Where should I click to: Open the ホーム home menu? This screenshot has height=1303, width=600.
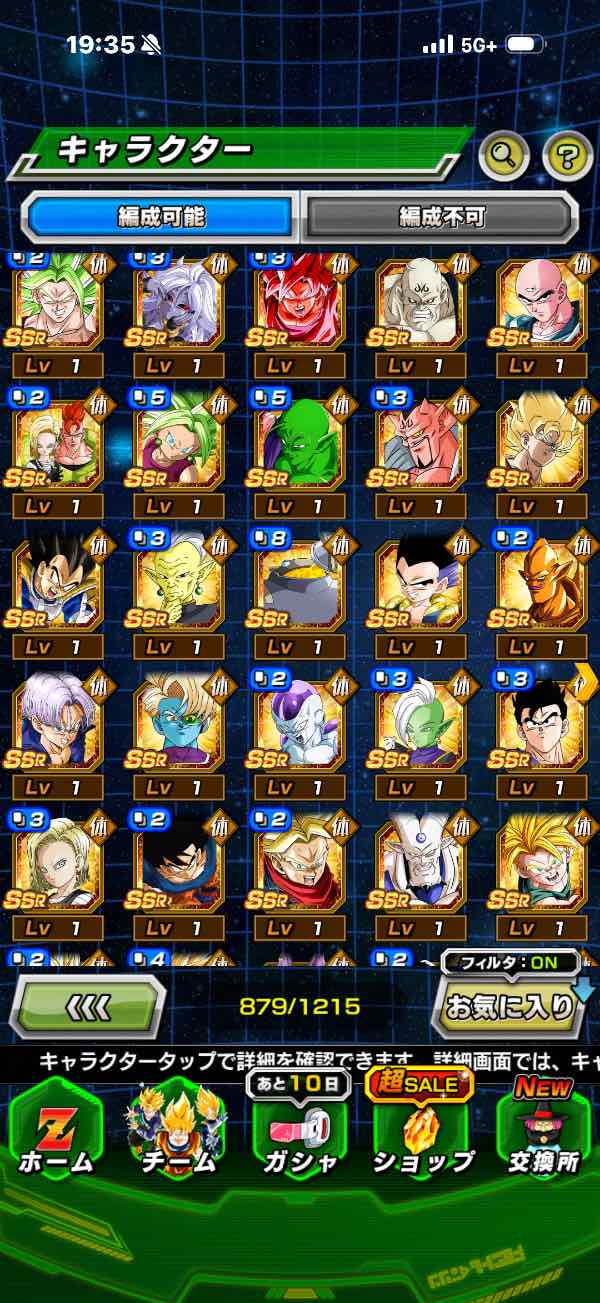[x=56, y=1130]
